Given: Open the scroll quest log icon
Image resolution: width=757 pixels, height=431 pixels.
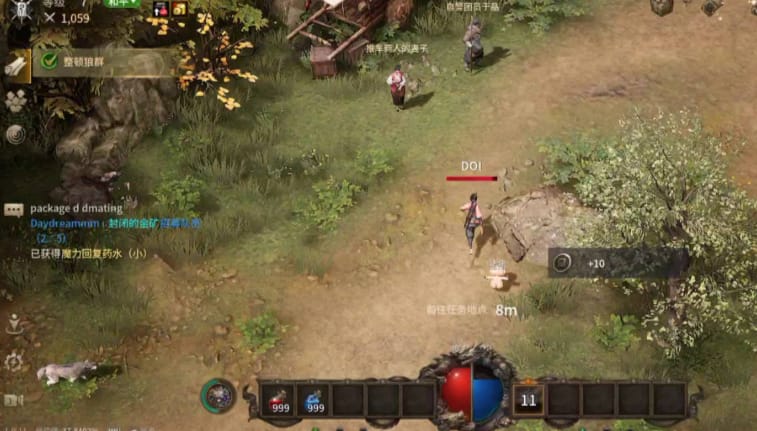Looking at the screenshot, I should [16, 65].
